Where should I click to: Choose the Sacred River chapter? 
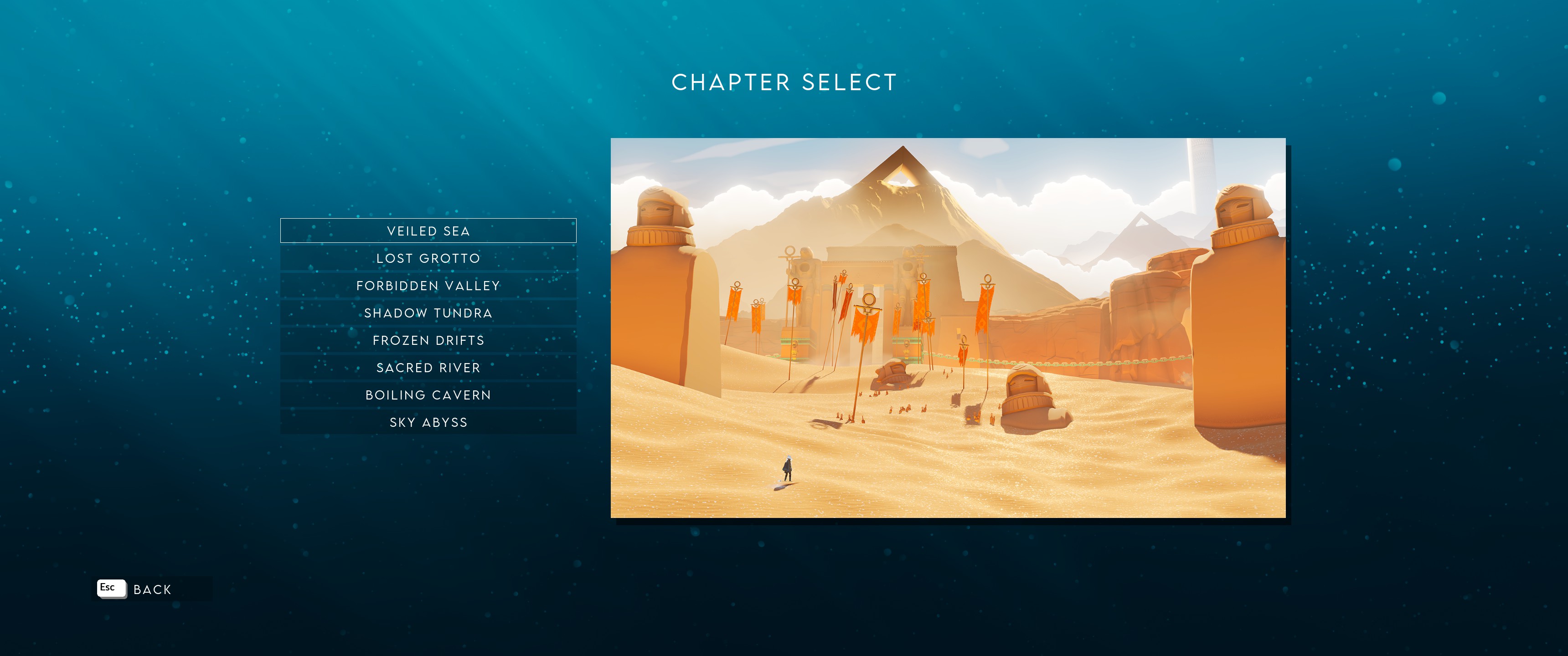[428, 368]
